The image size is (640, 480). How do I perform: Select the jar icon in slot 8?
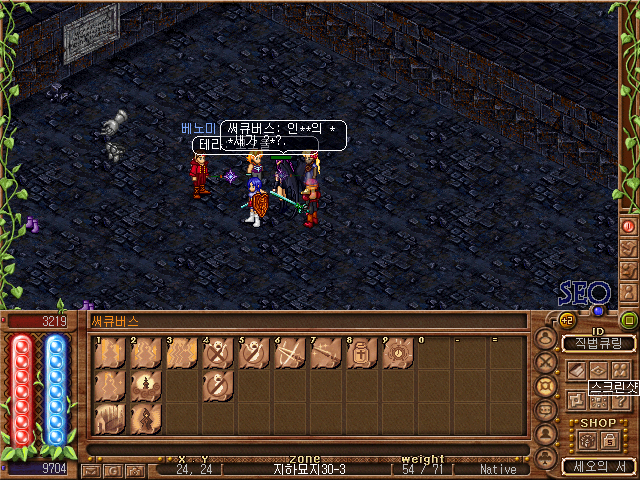(361, 353)
